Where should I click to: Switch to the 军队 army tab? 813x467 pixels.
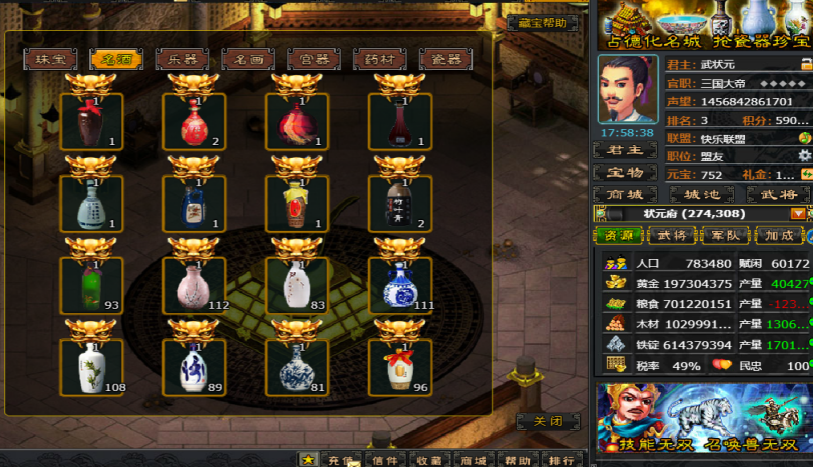coord(725,236)
